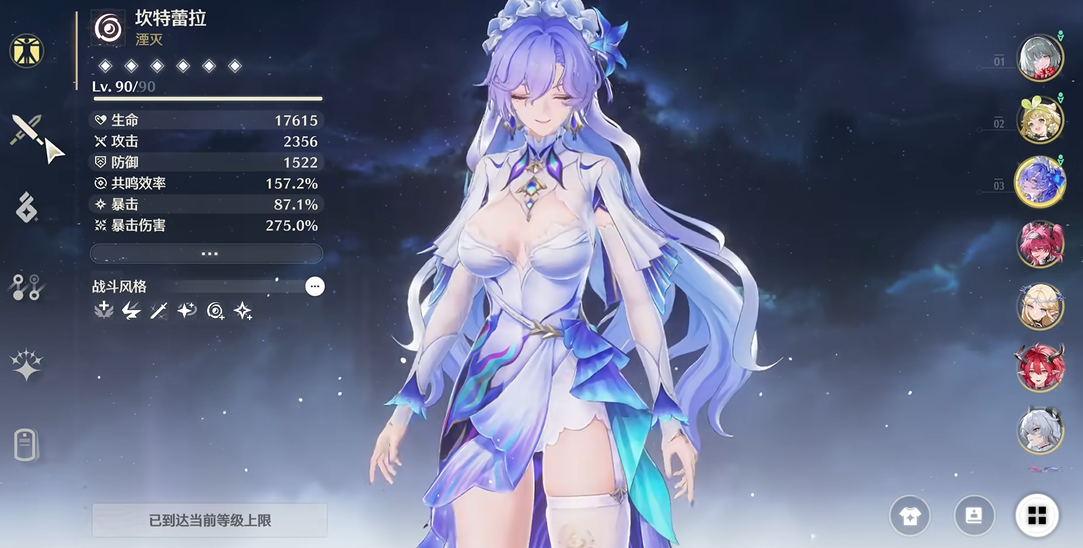Open combat style details via round ellipsis button
Image resolution: width=1083 pixels, height=548 pixels.
coord(315,287)
